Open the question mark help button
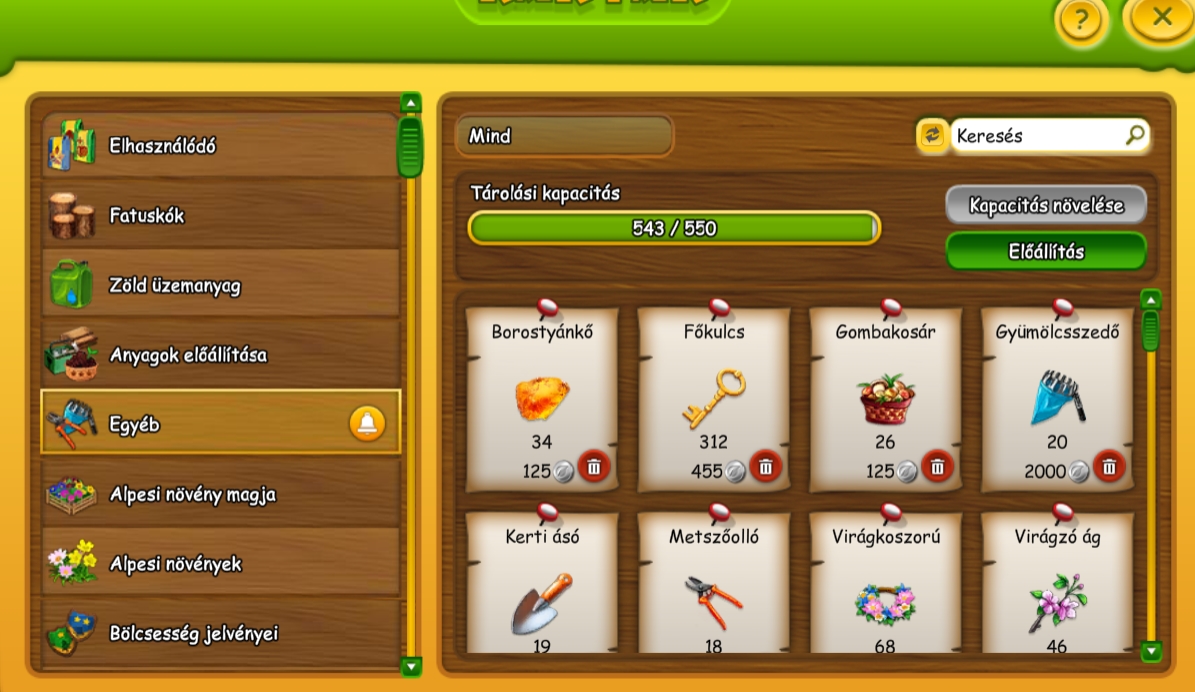 [x=1080, y=20]
